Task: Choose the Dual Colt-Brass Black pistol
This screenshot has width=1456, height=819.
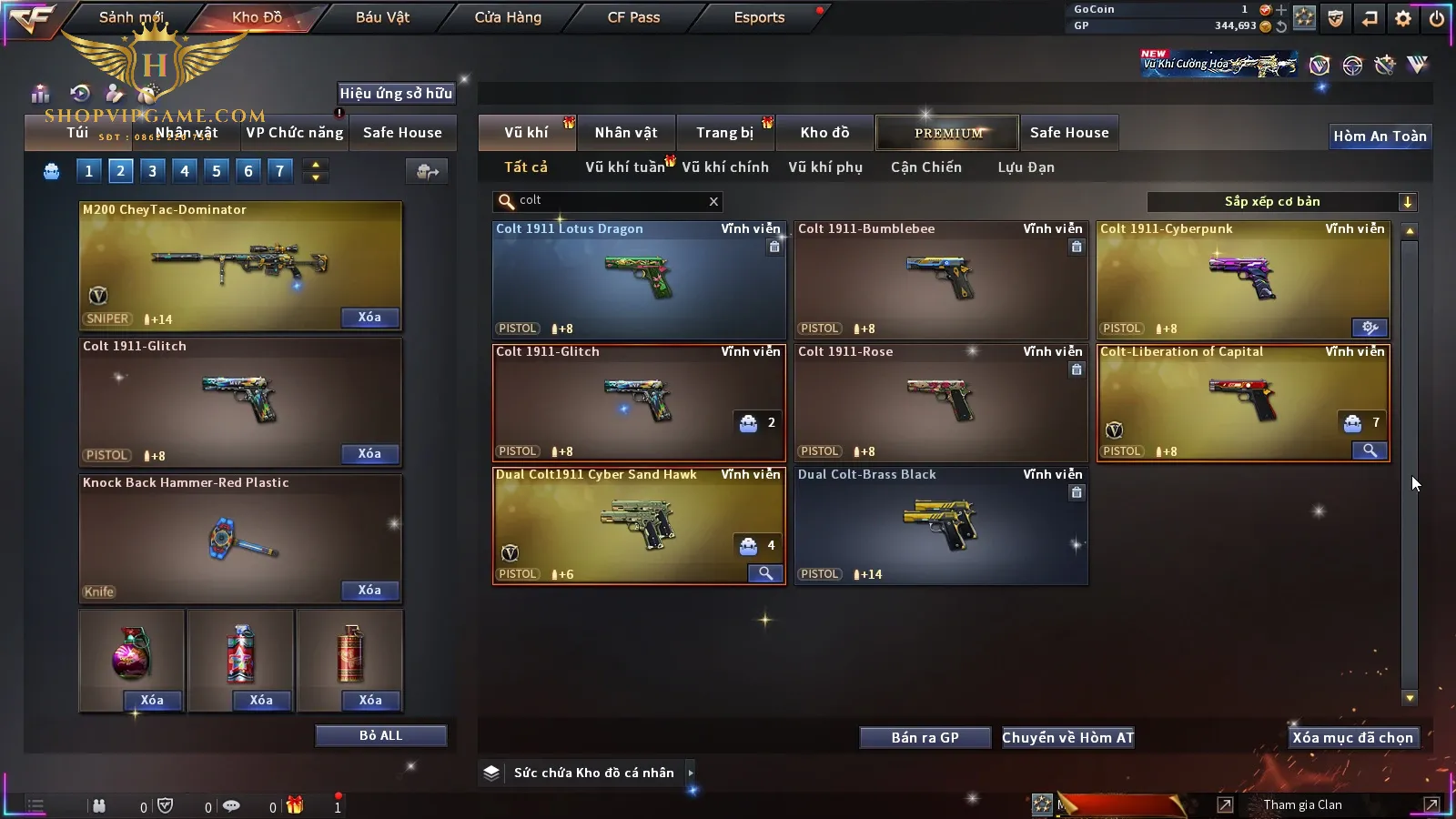Action: 940,526
